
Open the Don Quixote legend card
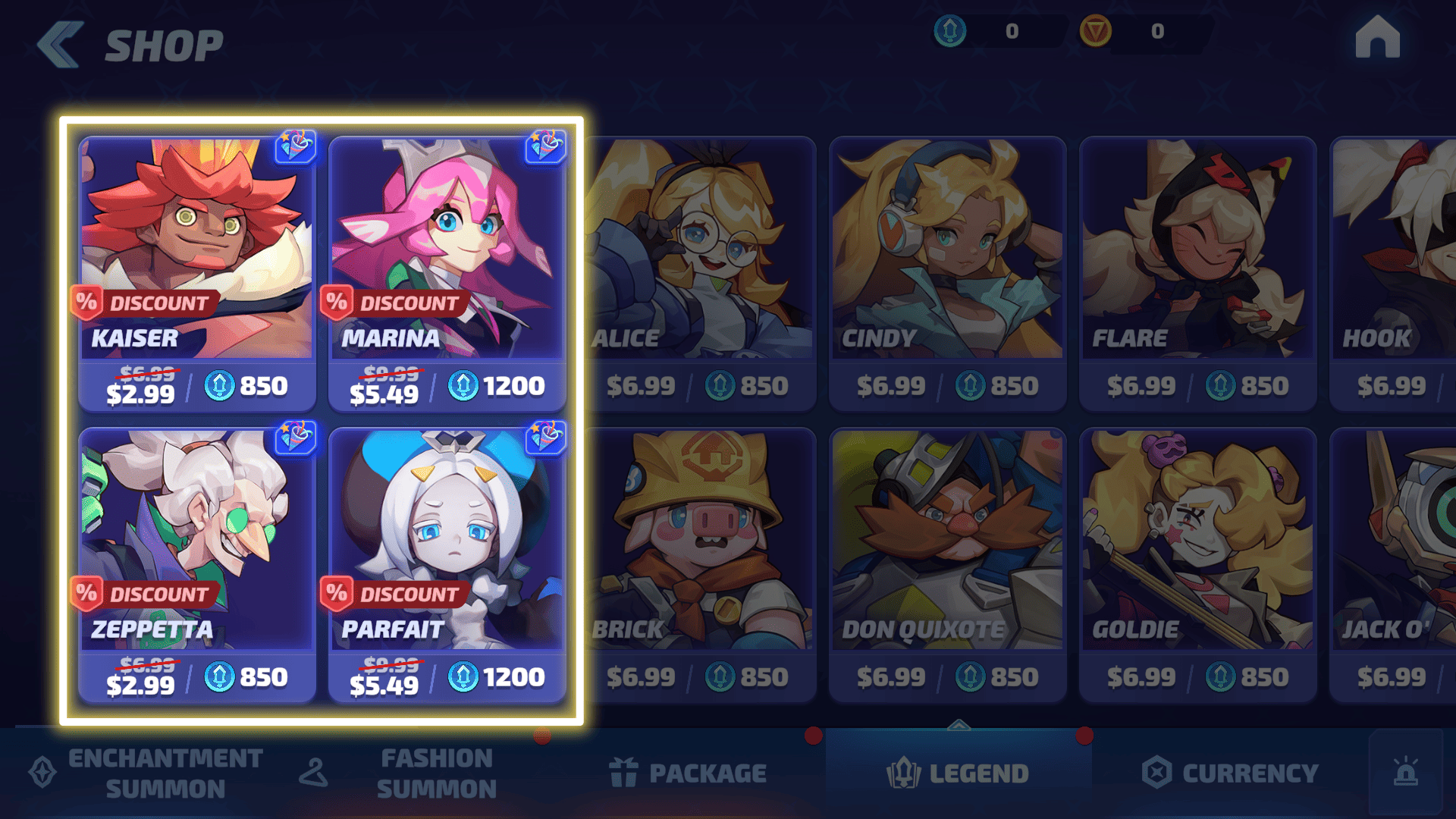click(948, 565)
